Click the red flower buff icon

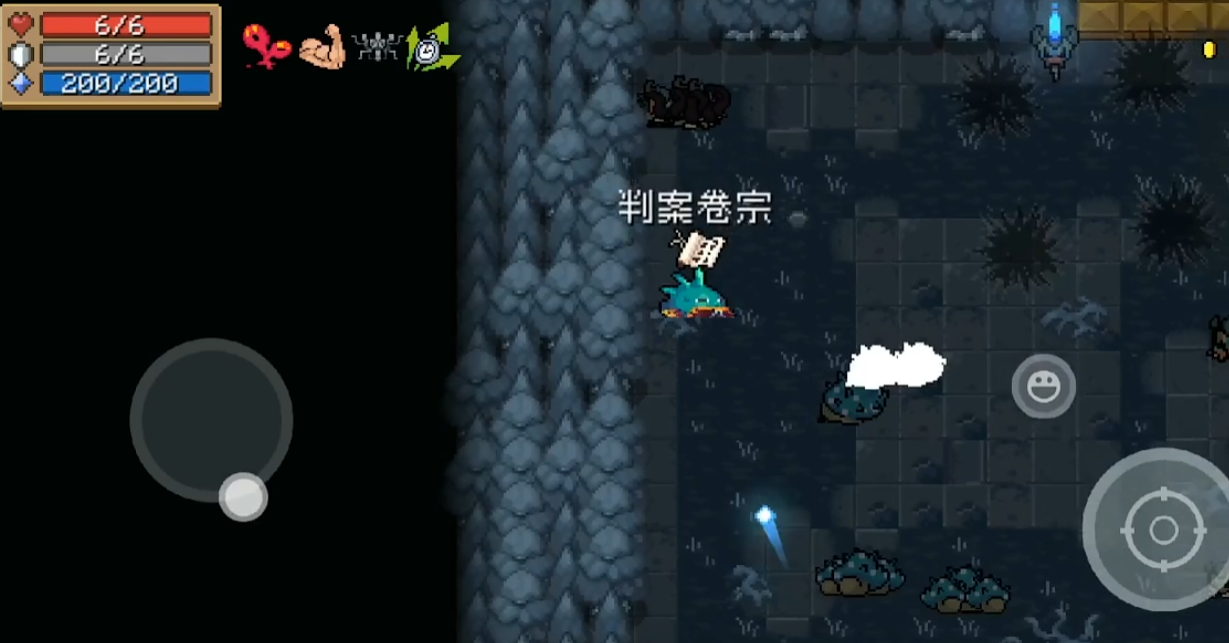click(266, 47)
